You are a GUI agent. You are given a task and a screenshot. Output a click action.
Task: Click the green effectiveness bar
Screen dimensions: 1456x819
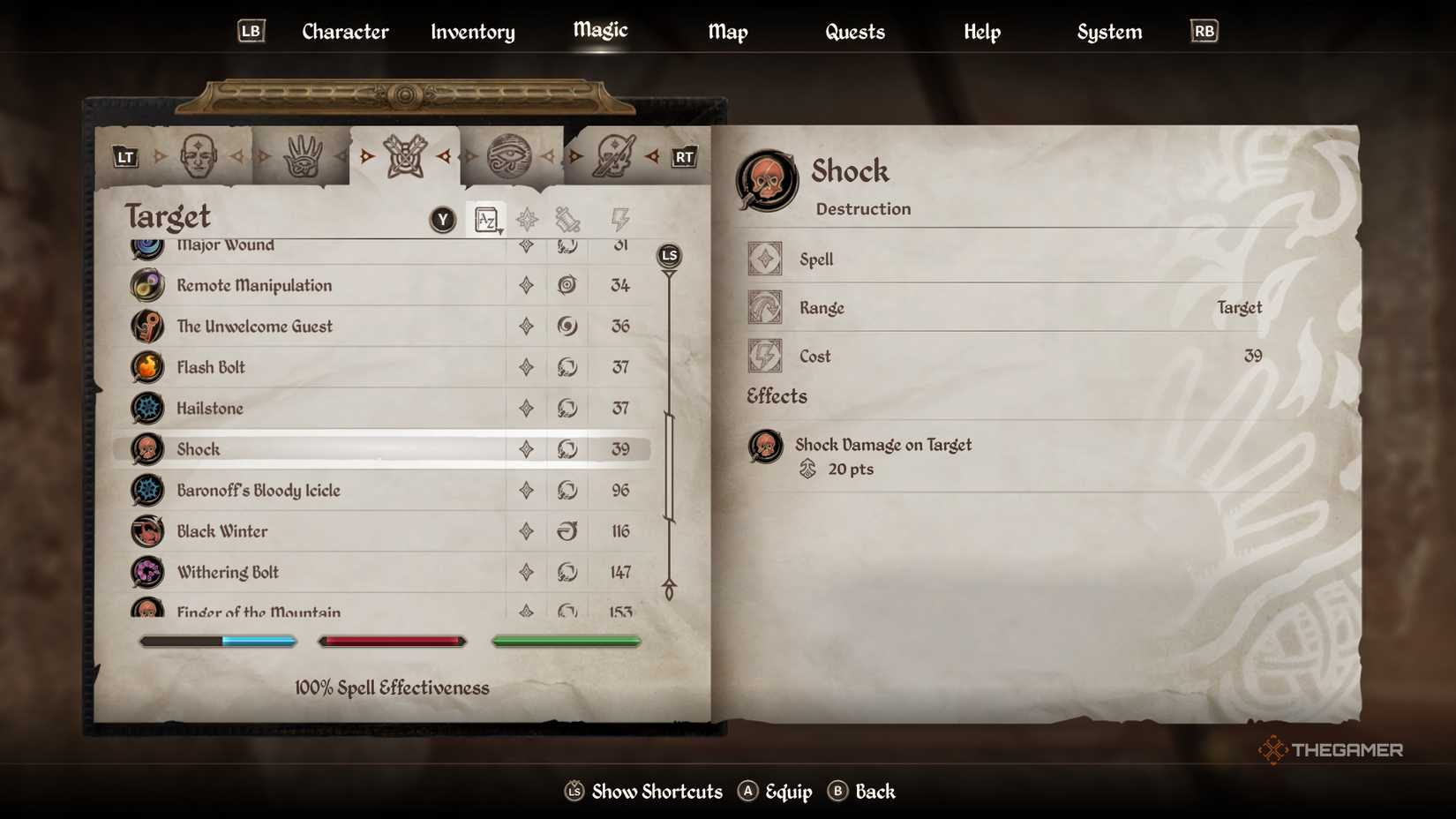(x=566, y=641)
